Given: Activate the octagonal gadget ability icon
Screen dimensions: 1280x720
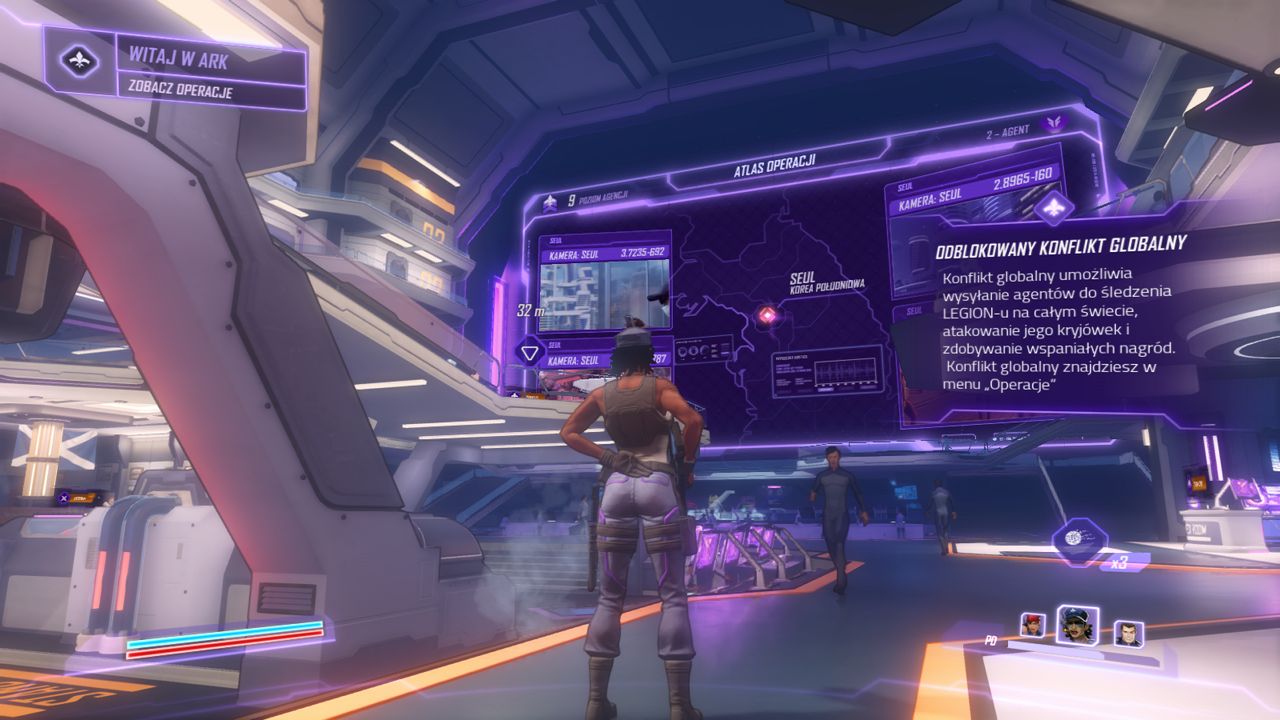Looking at the screenshot, I should click(x=1079, y=540).
